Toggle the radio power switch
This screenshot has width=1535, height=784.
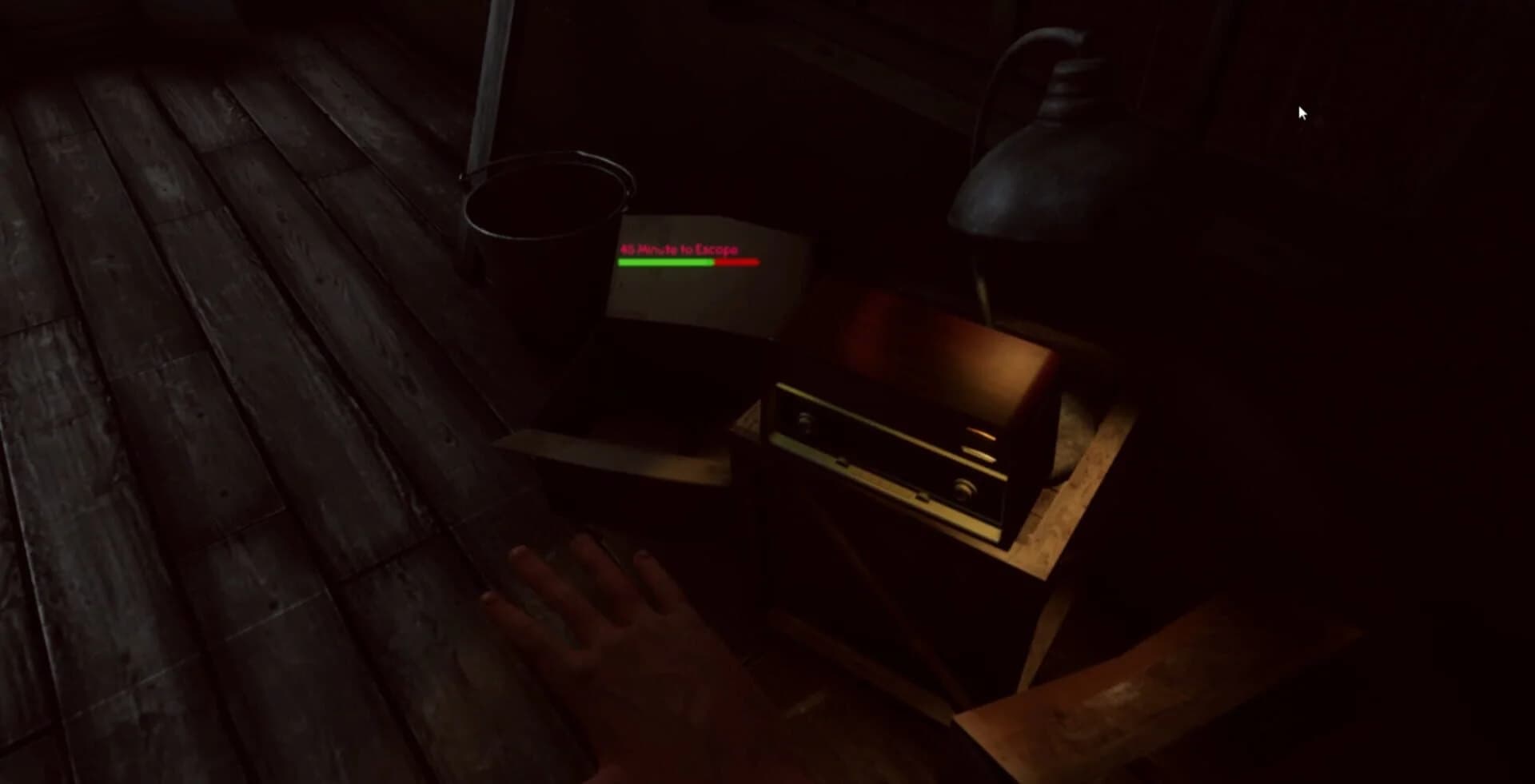tap(842, 464)
